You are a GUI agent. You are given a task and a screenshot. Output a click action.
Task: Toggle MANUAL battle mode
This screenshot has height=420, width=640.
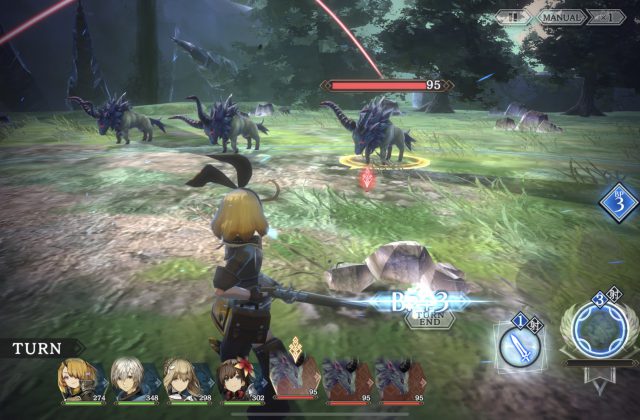562,17
